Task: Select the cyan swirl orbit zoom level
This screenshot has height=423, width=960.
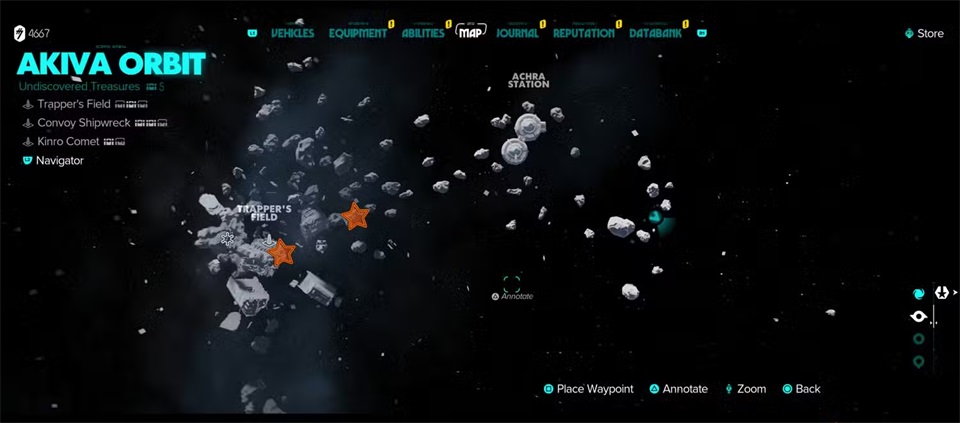Action: 919,293
